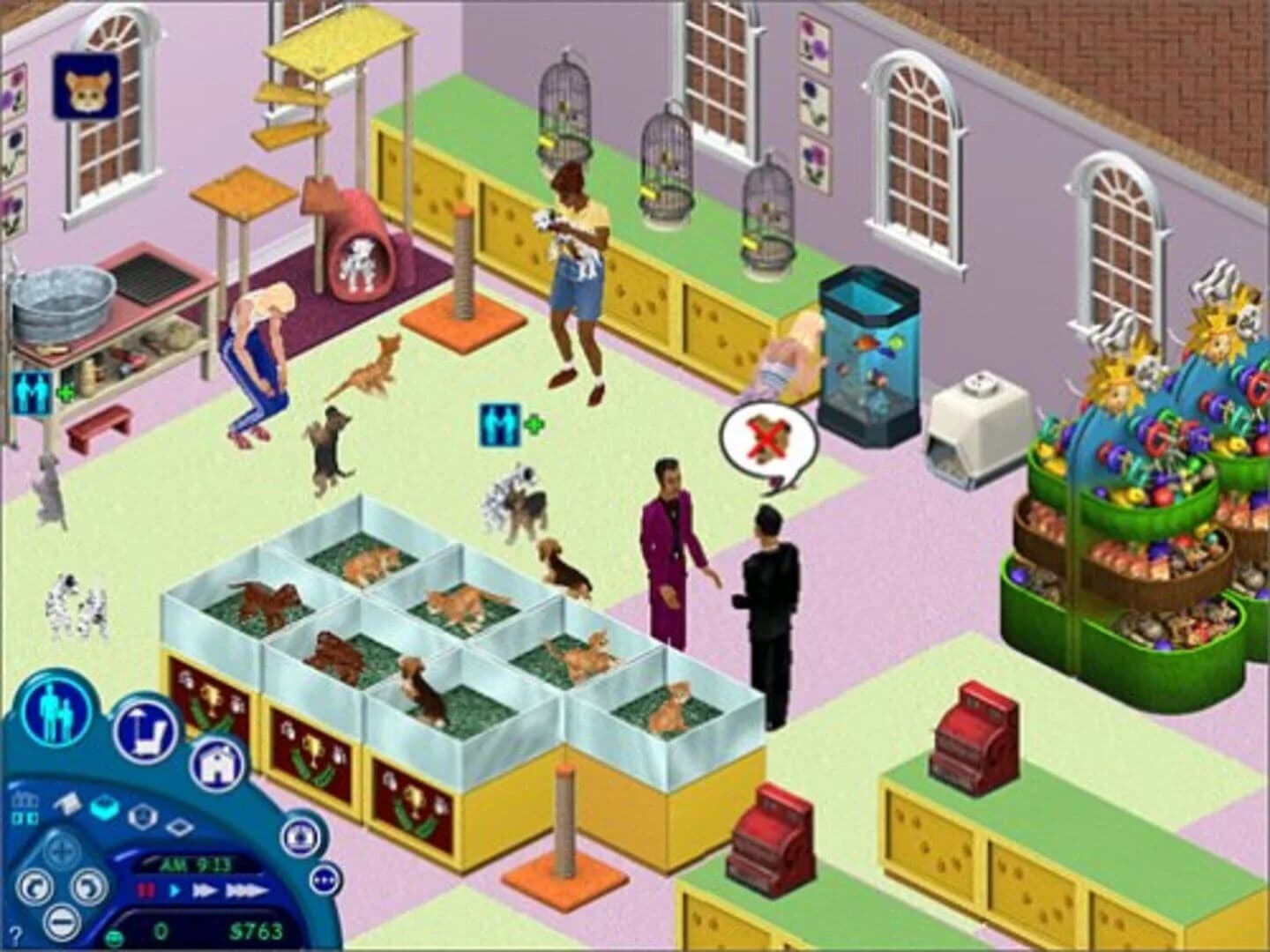Enter Build mode via the house icon
Screen dimensions: 1270x952
(x=218, y=765)
